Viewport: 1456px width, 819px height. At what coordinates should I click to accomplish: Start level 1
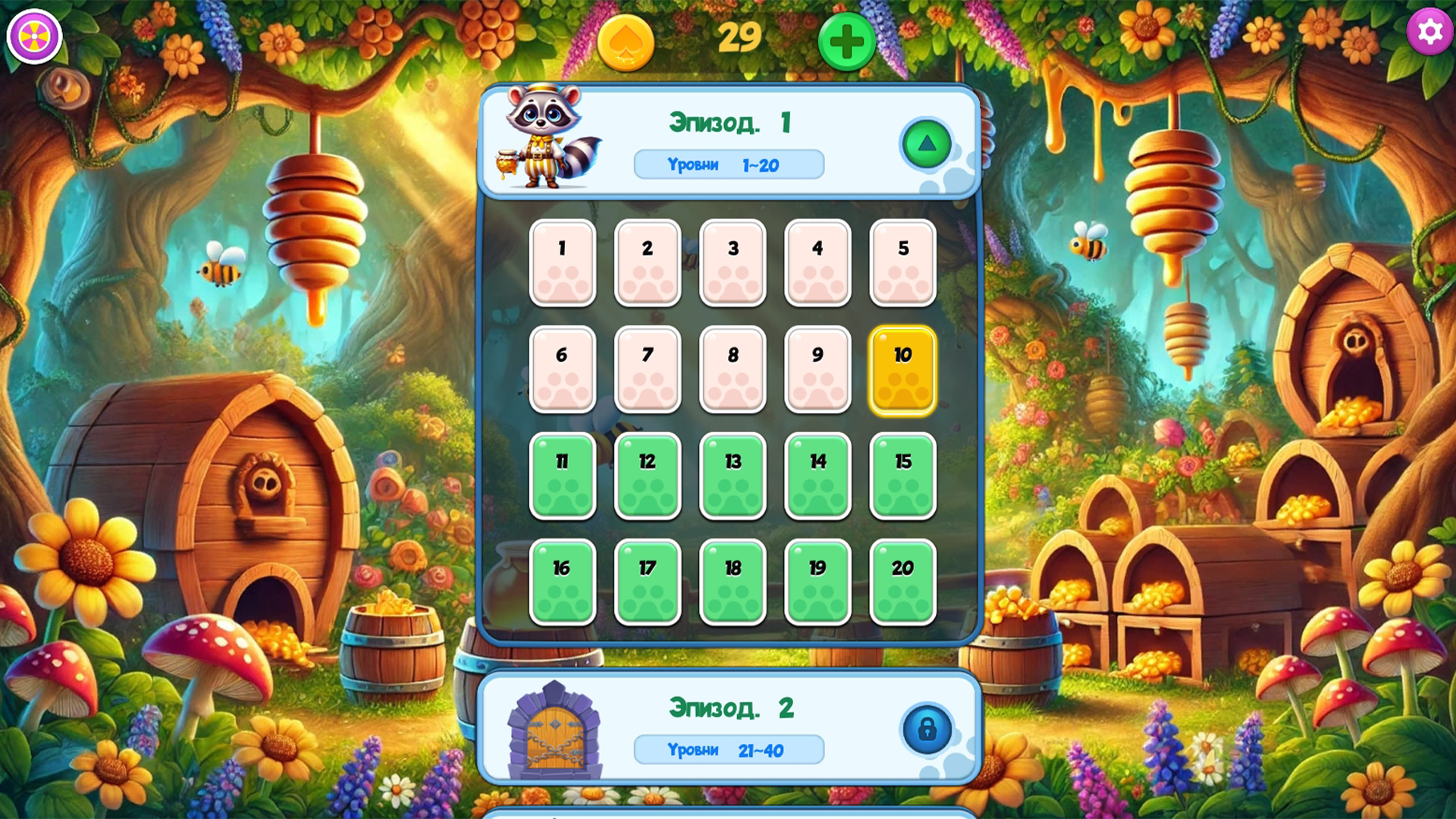click(x=562, y=263)
